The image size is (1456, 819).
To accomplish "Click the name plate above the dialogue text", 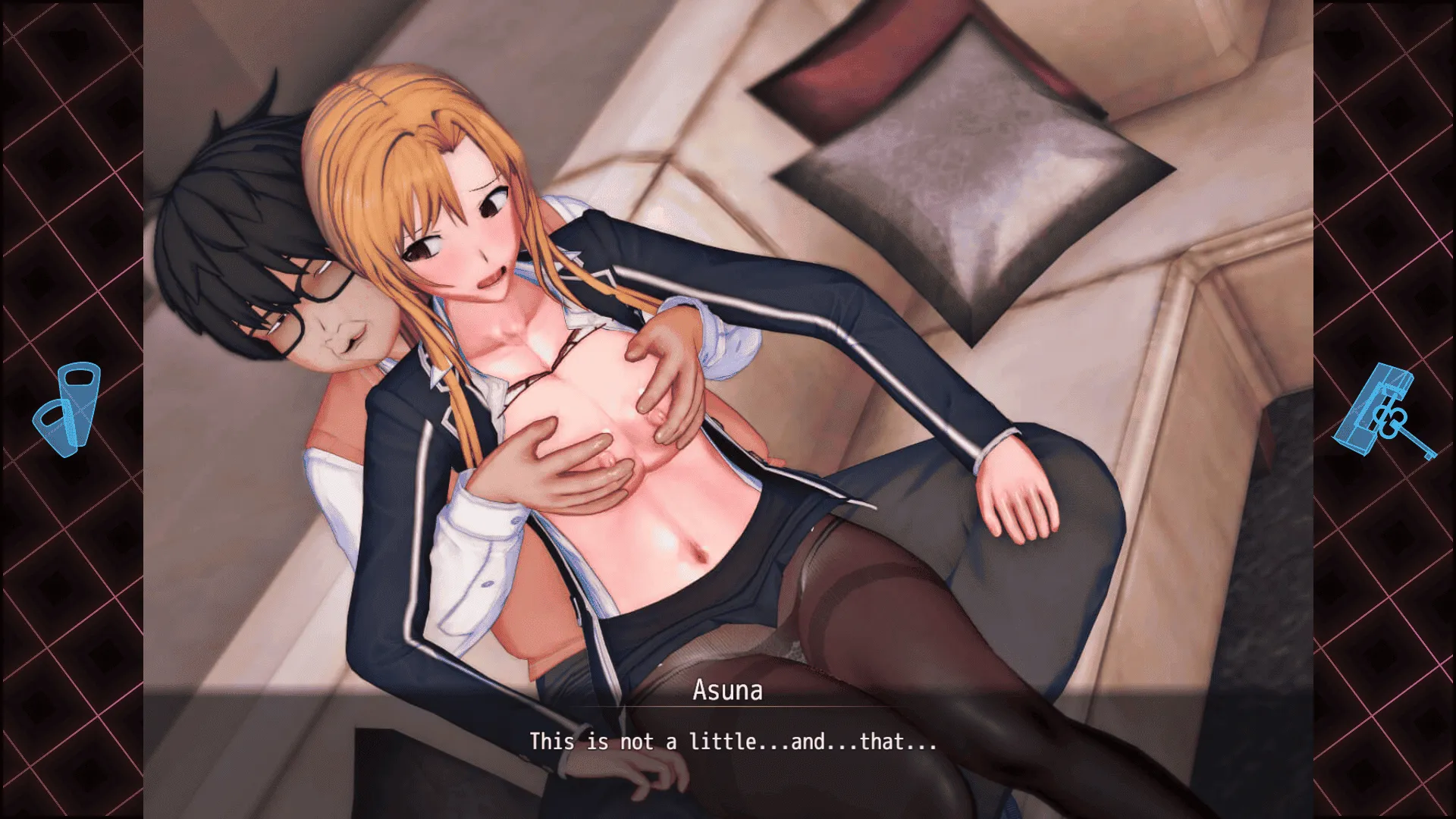I will (727, 691).
